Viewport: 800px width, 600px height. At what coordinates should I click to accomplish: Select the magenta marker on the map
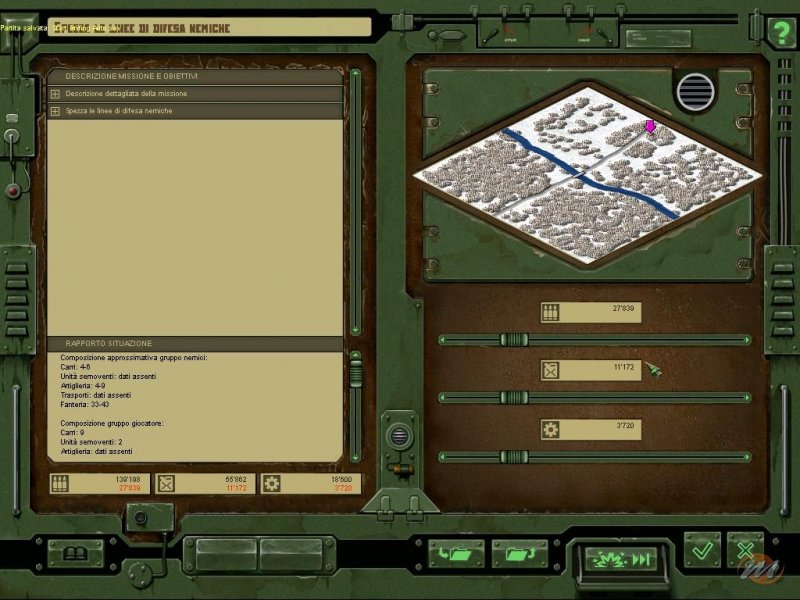(650, 126)
